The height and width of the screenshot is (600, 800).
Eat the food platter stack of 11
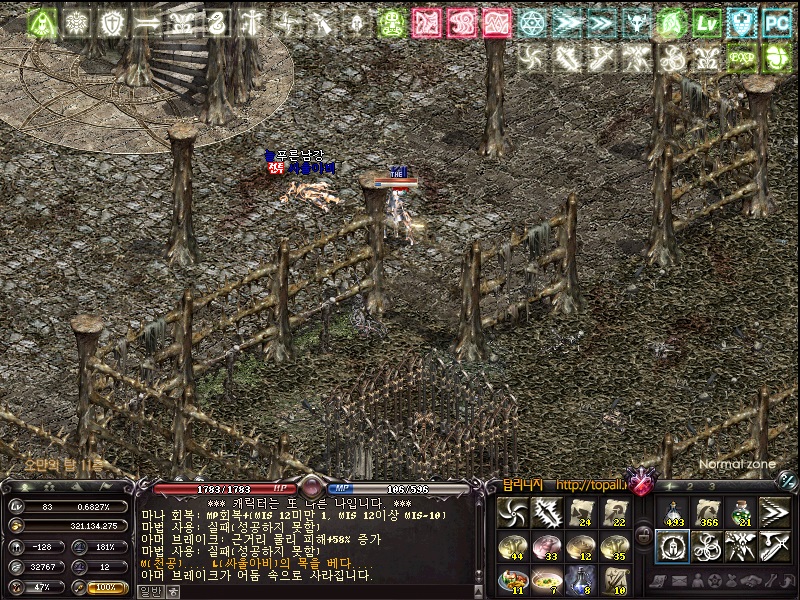click(512, 579)
